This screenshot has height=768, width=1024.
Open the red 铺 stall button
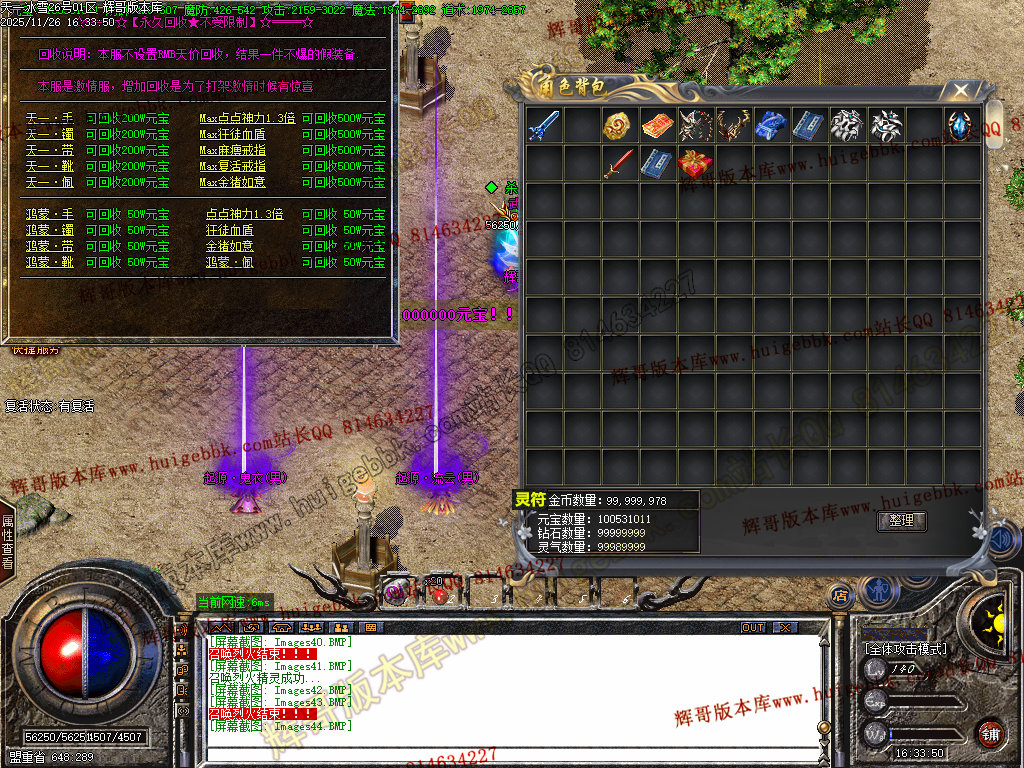click(x=990, y=732)
